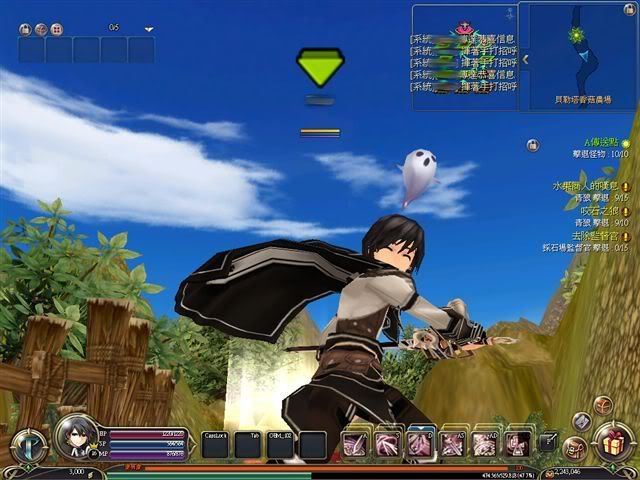Click the small dark square after the skill bar
640x480 pixels.
(x=547, y=441)
